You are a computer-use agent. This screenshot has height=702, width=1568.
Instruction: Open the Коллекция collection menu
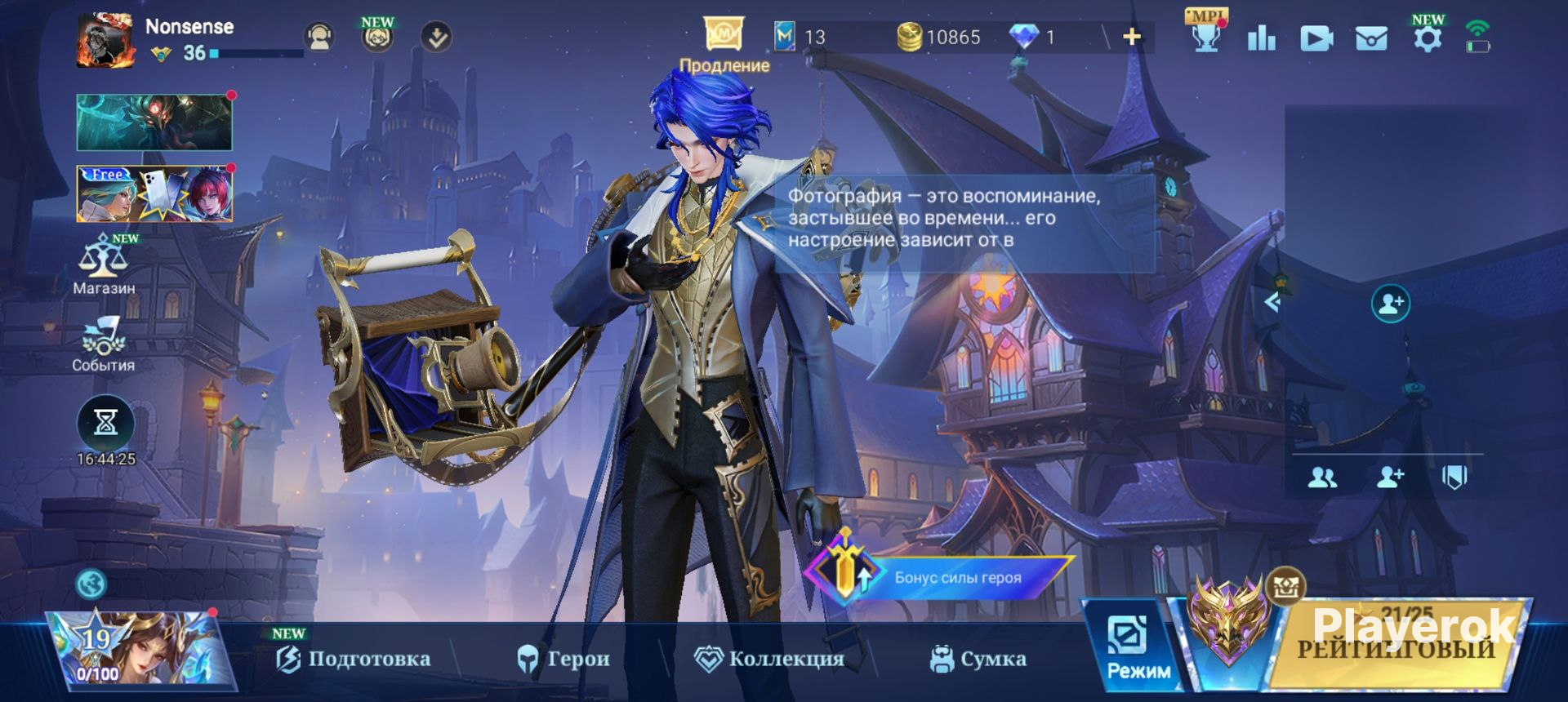[768, 659]
